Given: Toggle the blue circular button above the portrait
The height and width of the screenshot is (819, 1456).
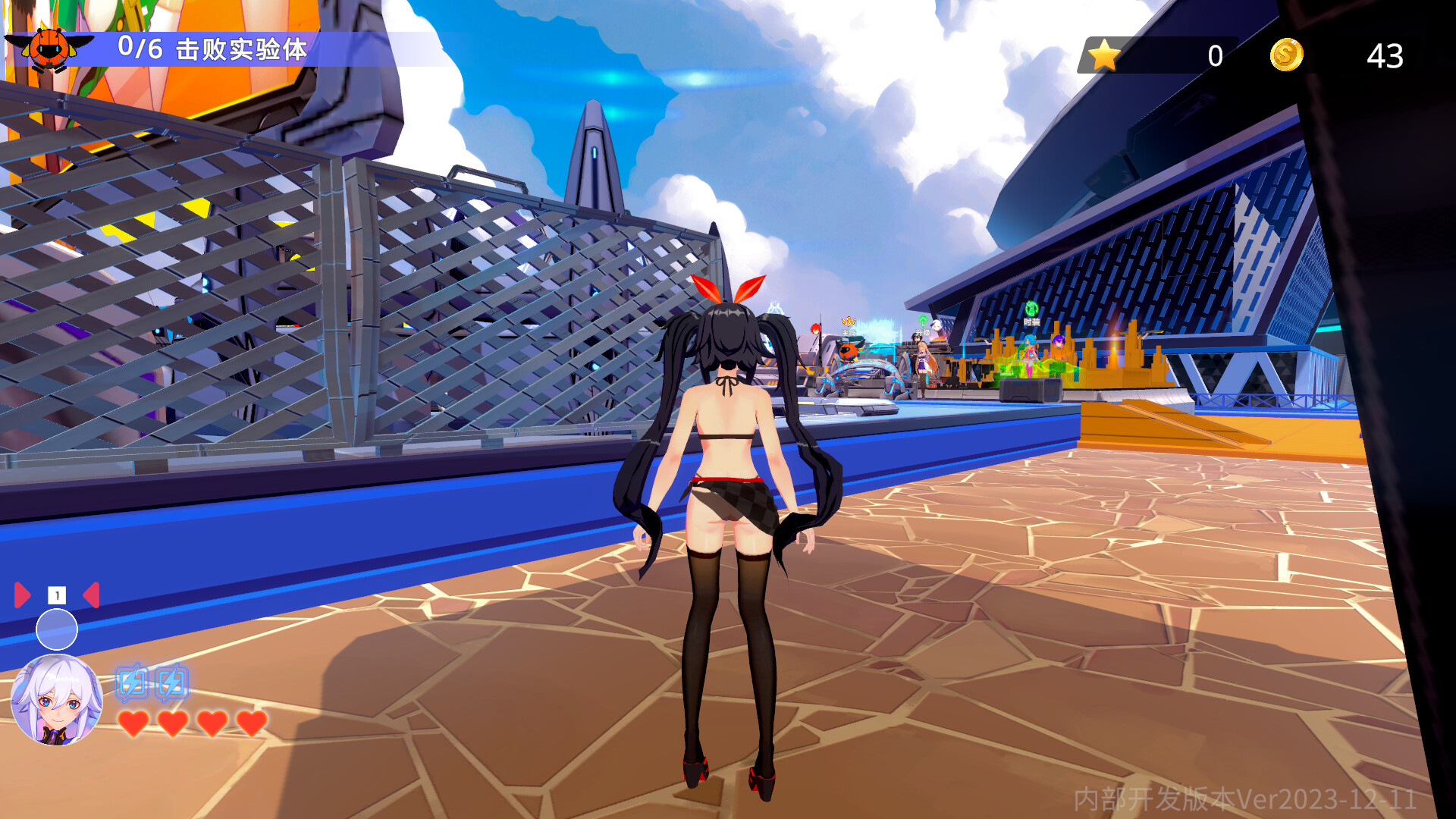Looking at the screenshot, I should 57,629.
